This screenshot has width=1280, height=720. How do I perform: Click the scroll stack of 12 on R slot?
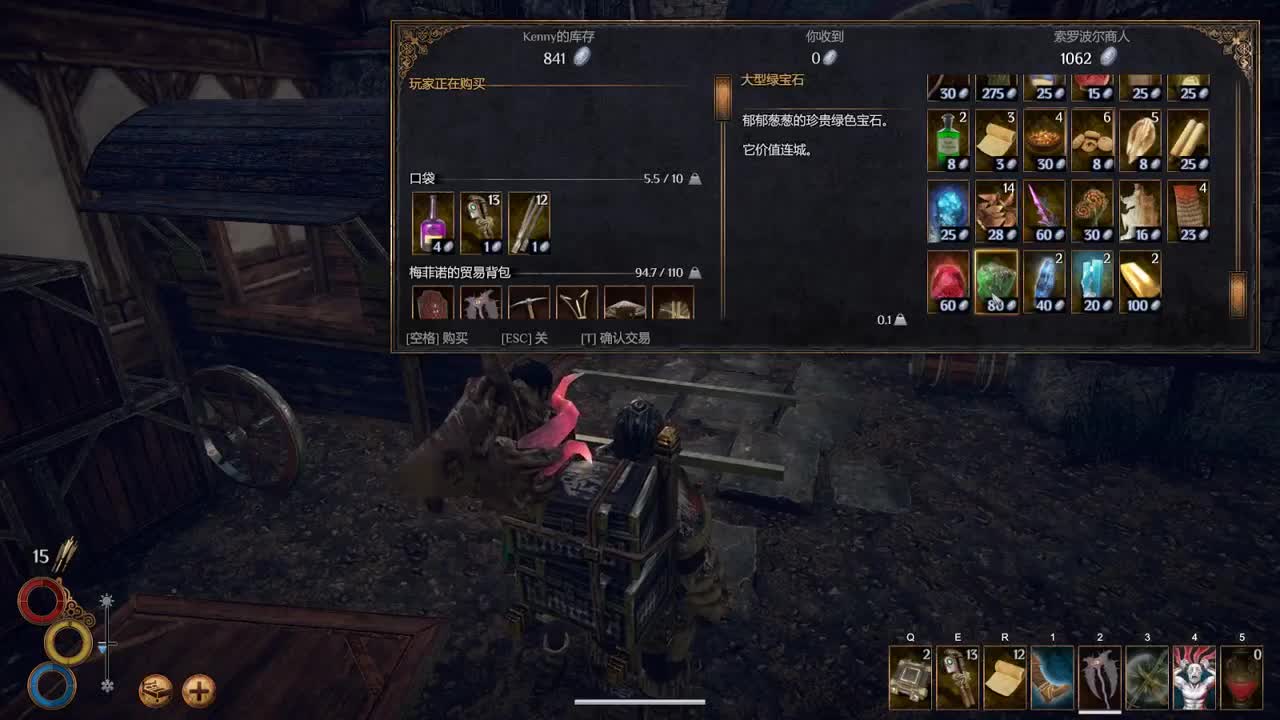pos(1003,677)
